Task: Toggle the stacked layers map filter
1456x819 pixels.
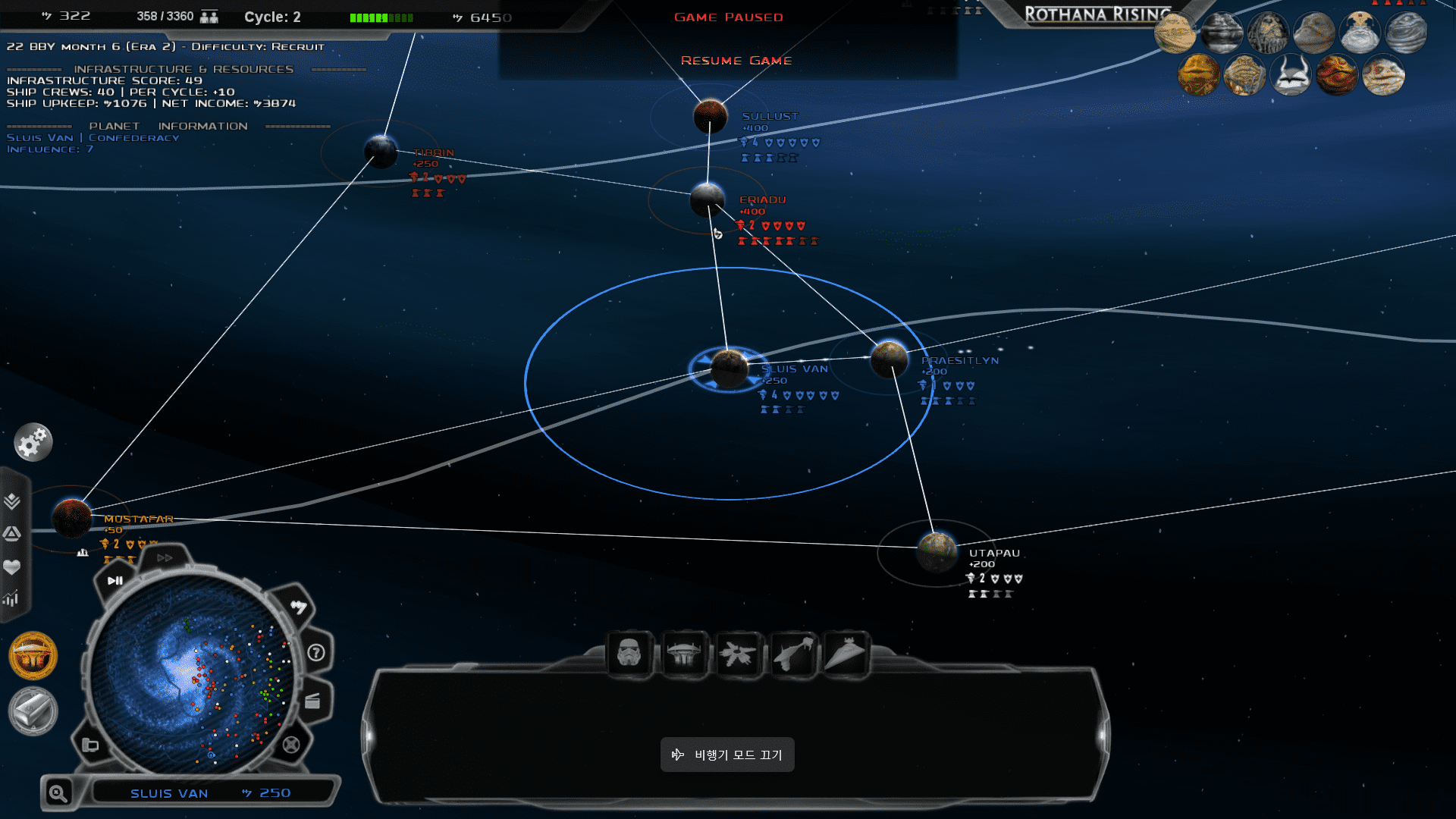Action: click(12, 501)
